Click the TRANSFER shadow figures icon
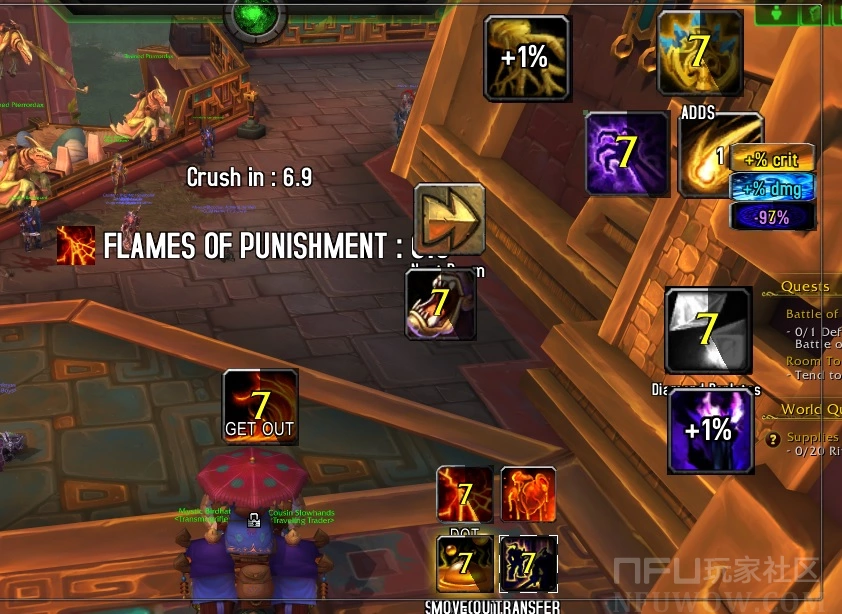The image size is (842, 614). pyautogui.click(x=528, y=564)
